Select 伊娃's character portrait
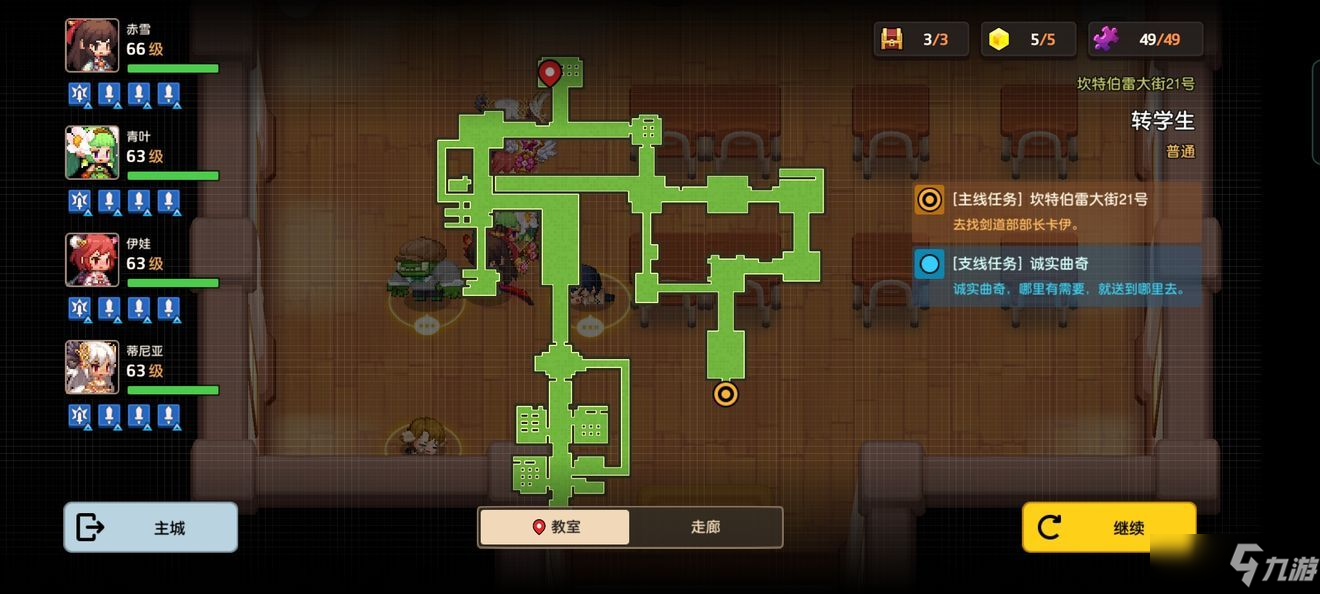Viewport: 1320px width, 594px height. (92, 260)
